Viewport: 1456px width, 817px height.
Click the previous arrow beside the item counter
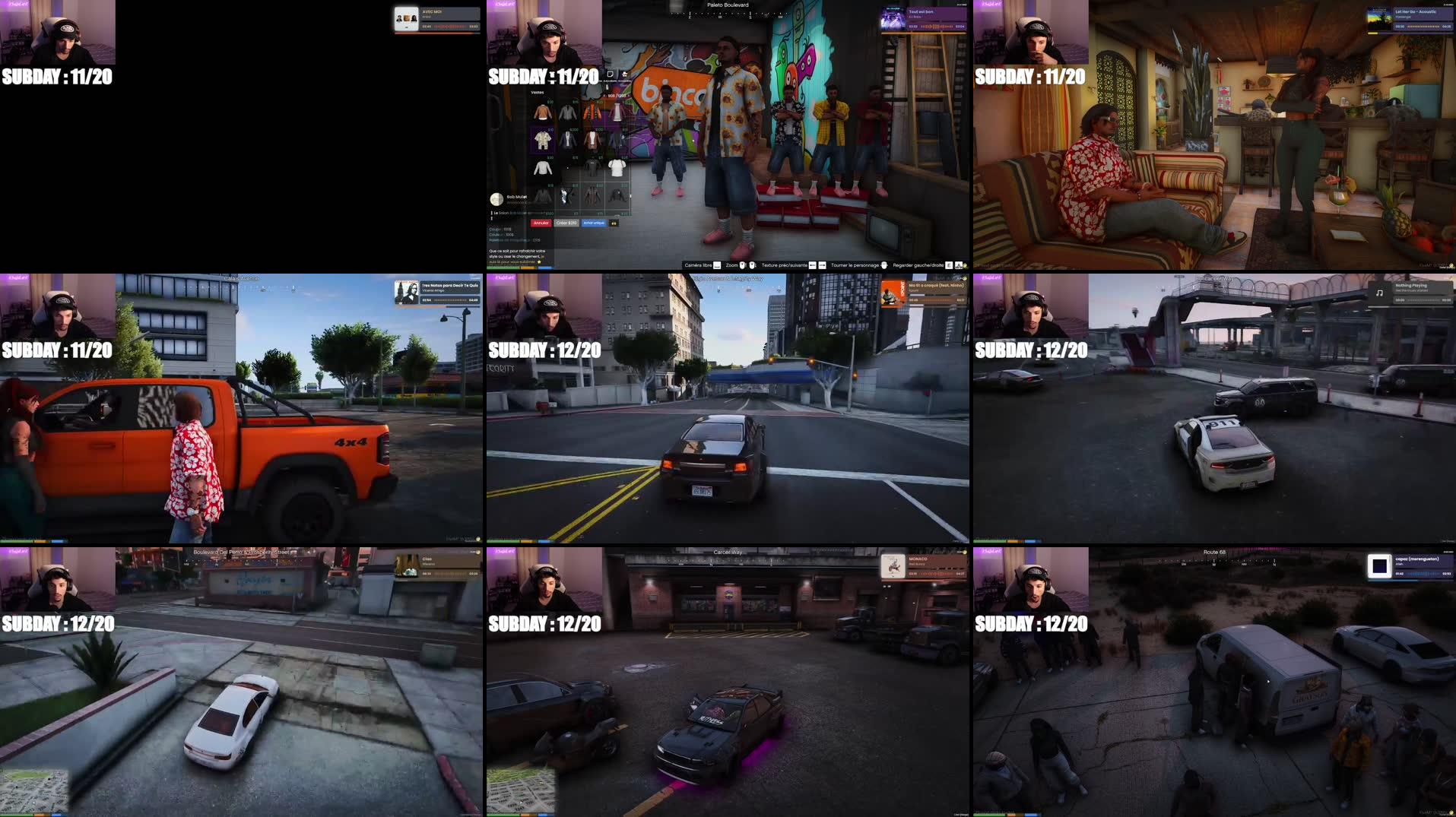click(x=605, y=96)
